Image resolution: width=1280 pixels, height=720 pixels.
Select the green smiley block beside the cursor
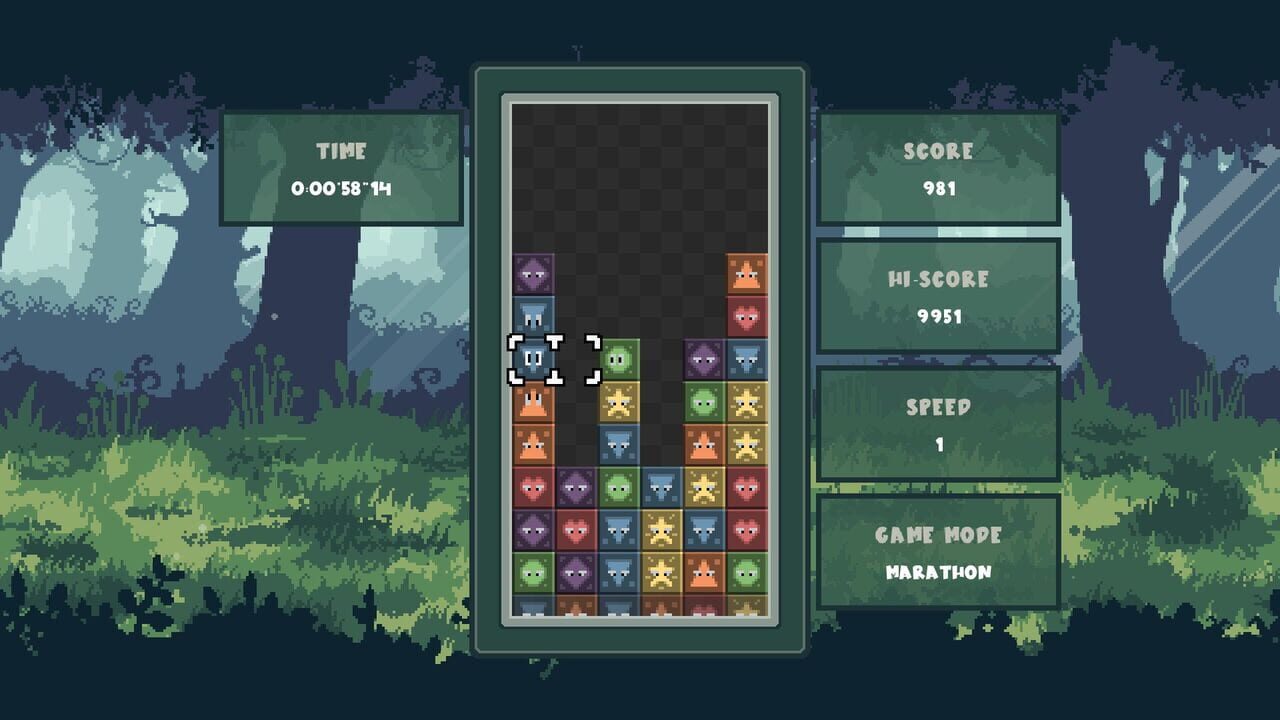point(618,359)
